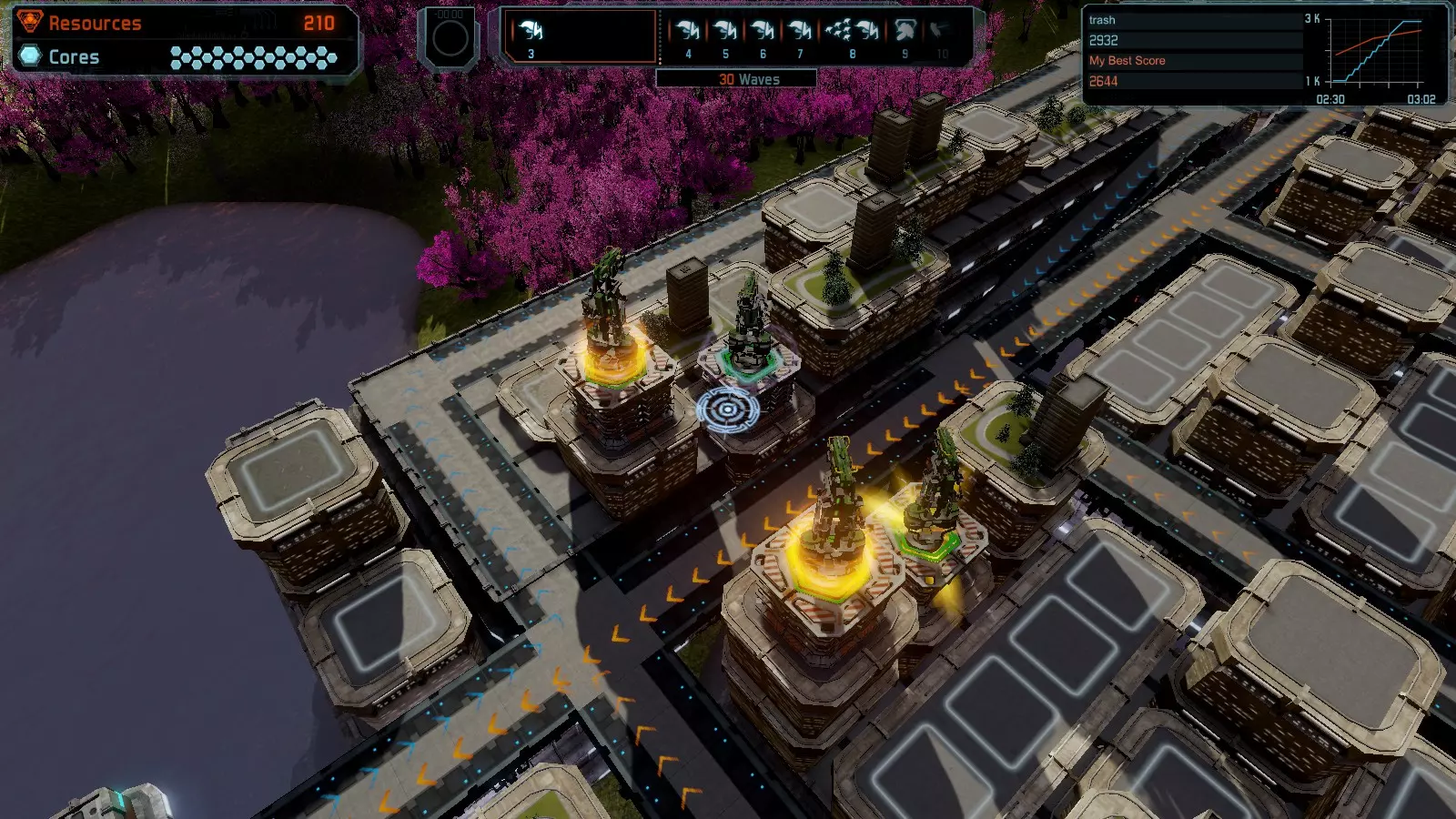Click the circular wave timer dial
Screen dimensions: 1456x819
[450, 38]
